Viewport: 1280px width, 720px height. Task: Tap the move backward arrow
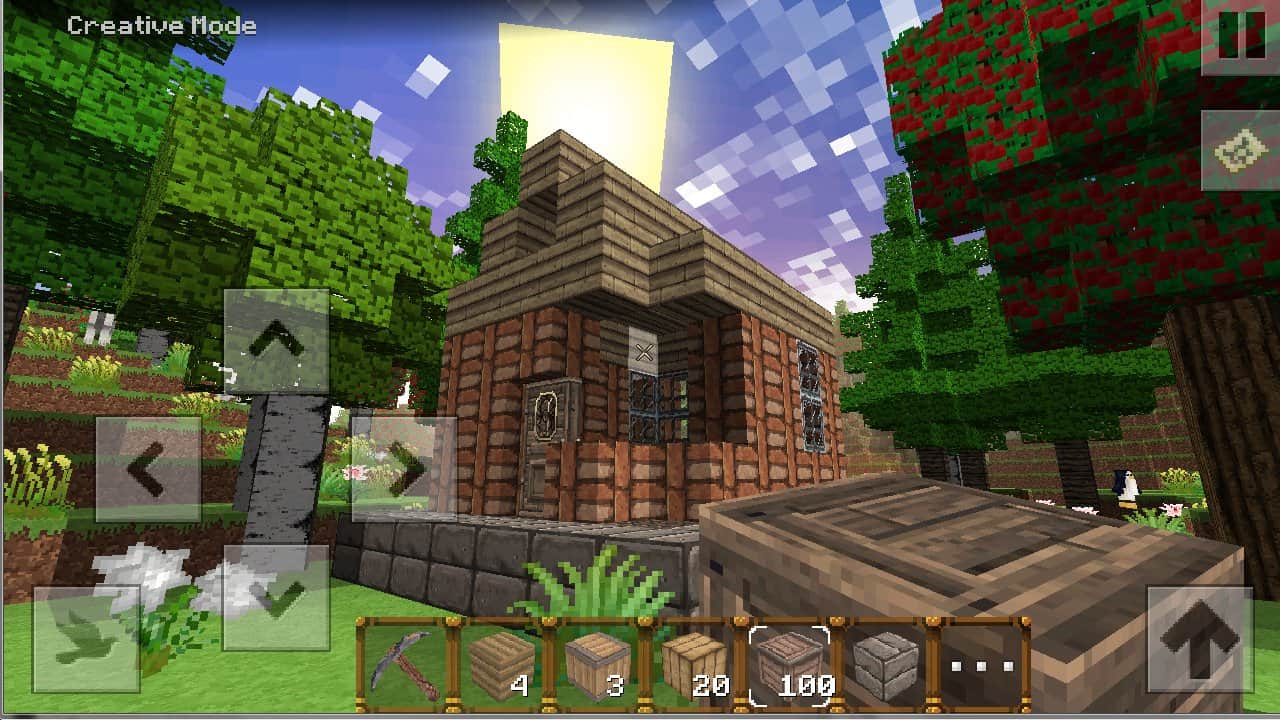click(276, 597)
